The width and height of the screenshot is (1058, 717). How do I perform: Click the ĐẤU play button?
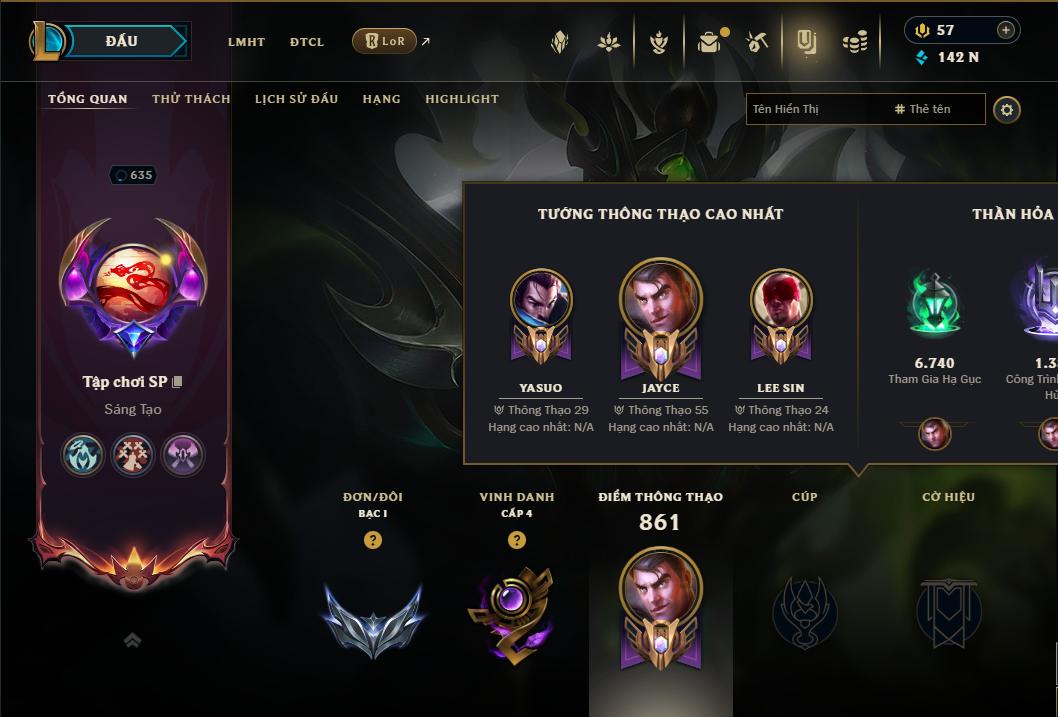tap(122, 41)
